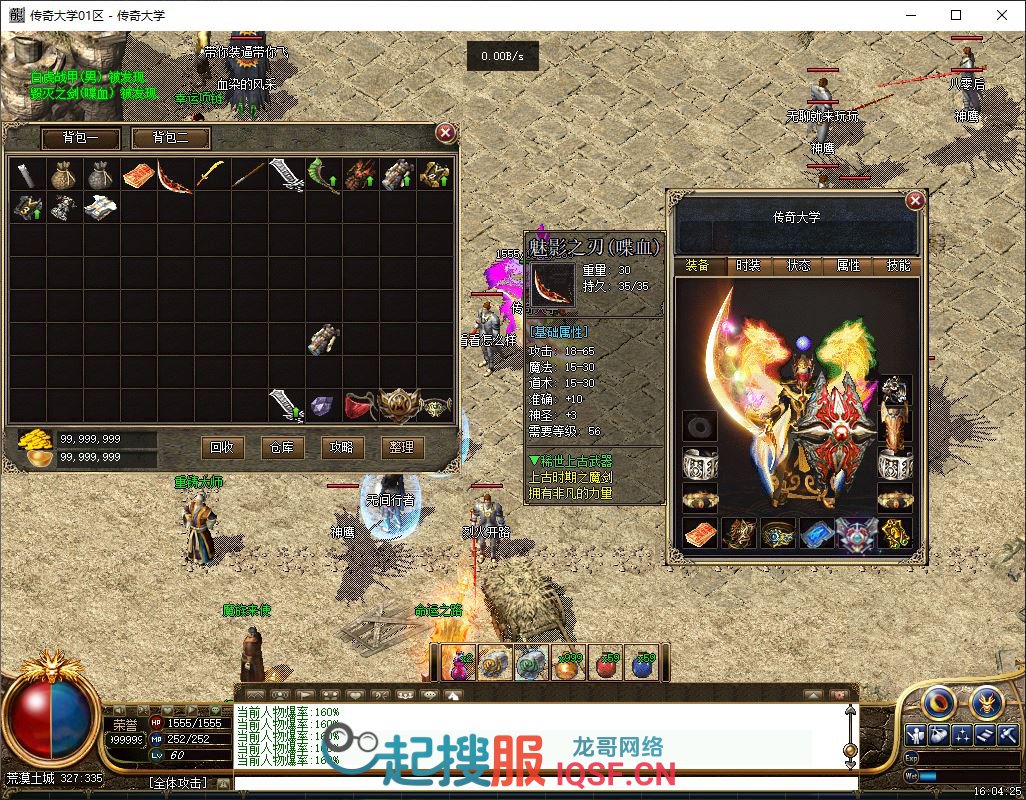1026x800 pixels.
Task: Open the 攻略 guide button
Action: 341,447
